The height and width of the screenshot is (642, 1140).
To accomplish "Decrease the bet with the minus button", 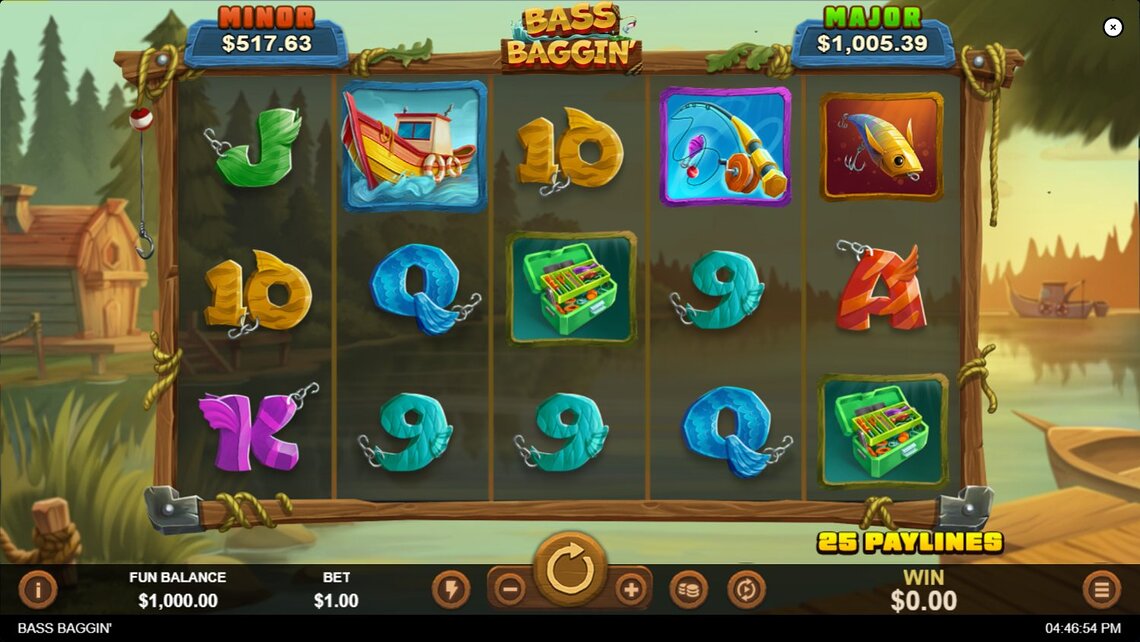I will pos(509,589).
